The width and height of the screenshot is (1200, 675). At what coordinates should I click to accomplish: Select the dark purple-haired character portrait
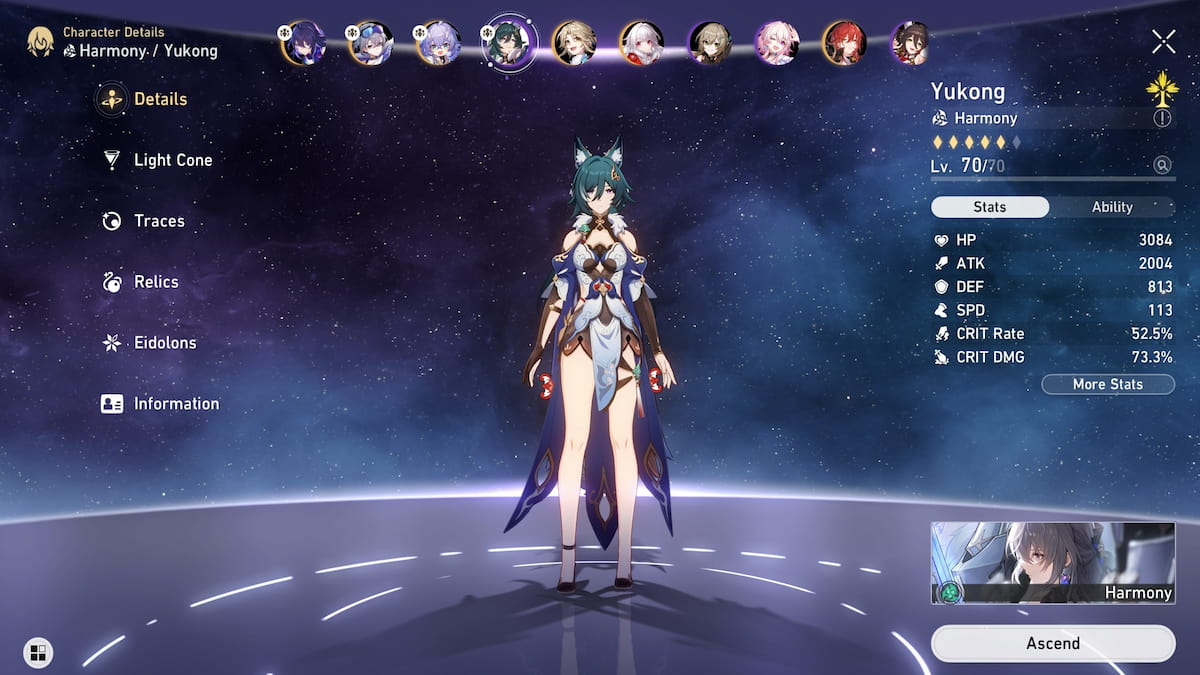pyautogui.click(x=303, y=43)
